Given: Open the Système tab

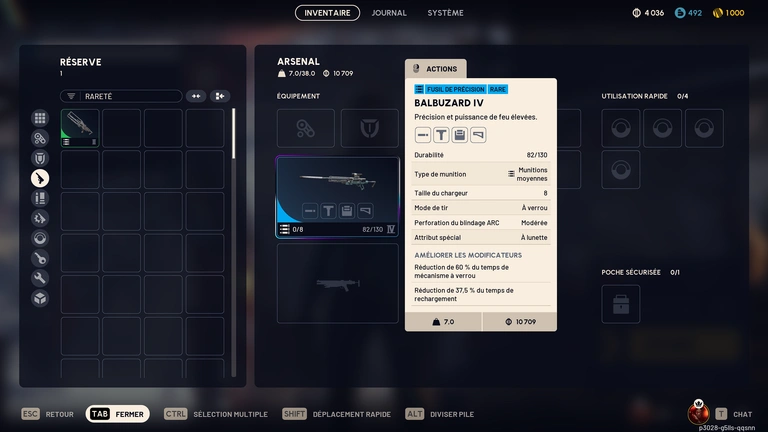Looking at the screenshot, I should (445, 13).
